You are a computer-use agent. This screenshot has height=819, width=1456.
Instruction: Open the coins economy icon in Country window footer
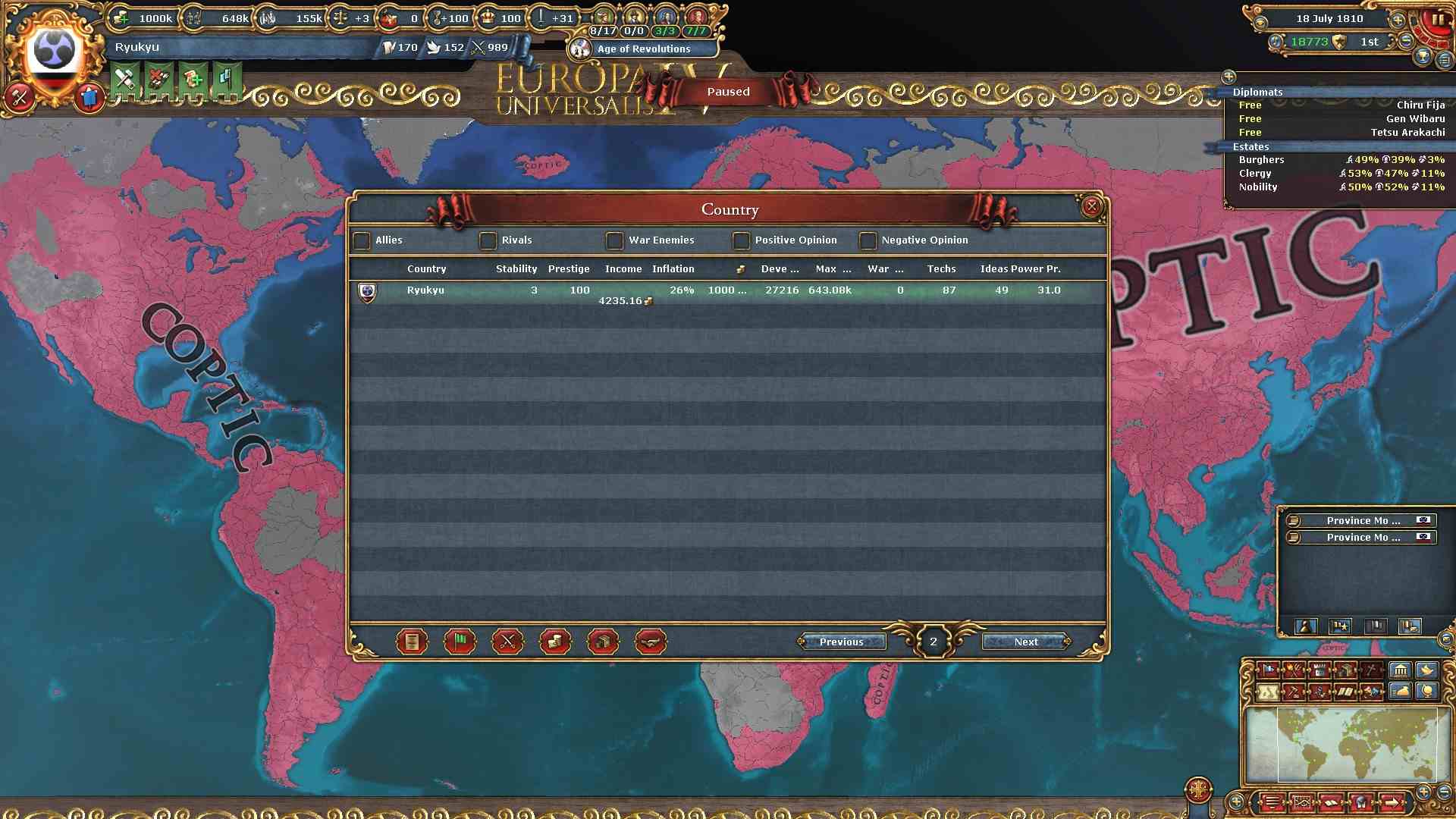coord(555,642)
